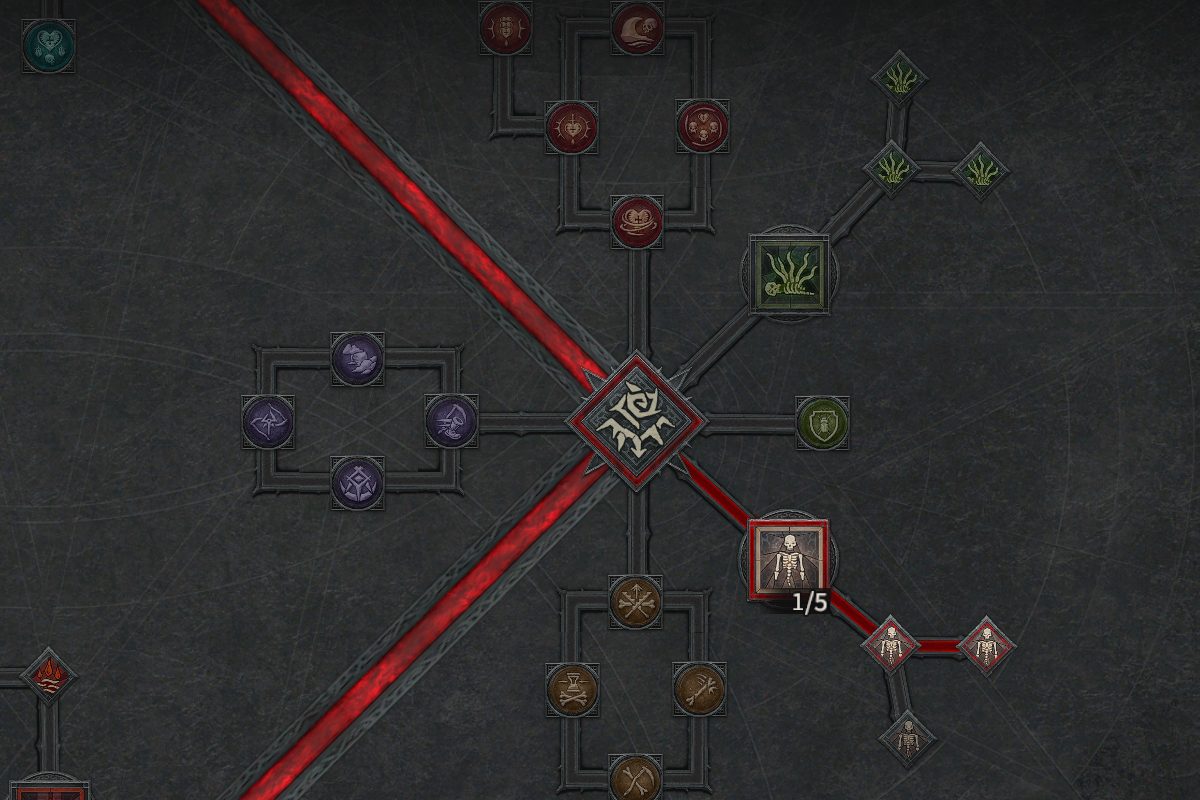Choose the green shield passive node

point(823,422)
